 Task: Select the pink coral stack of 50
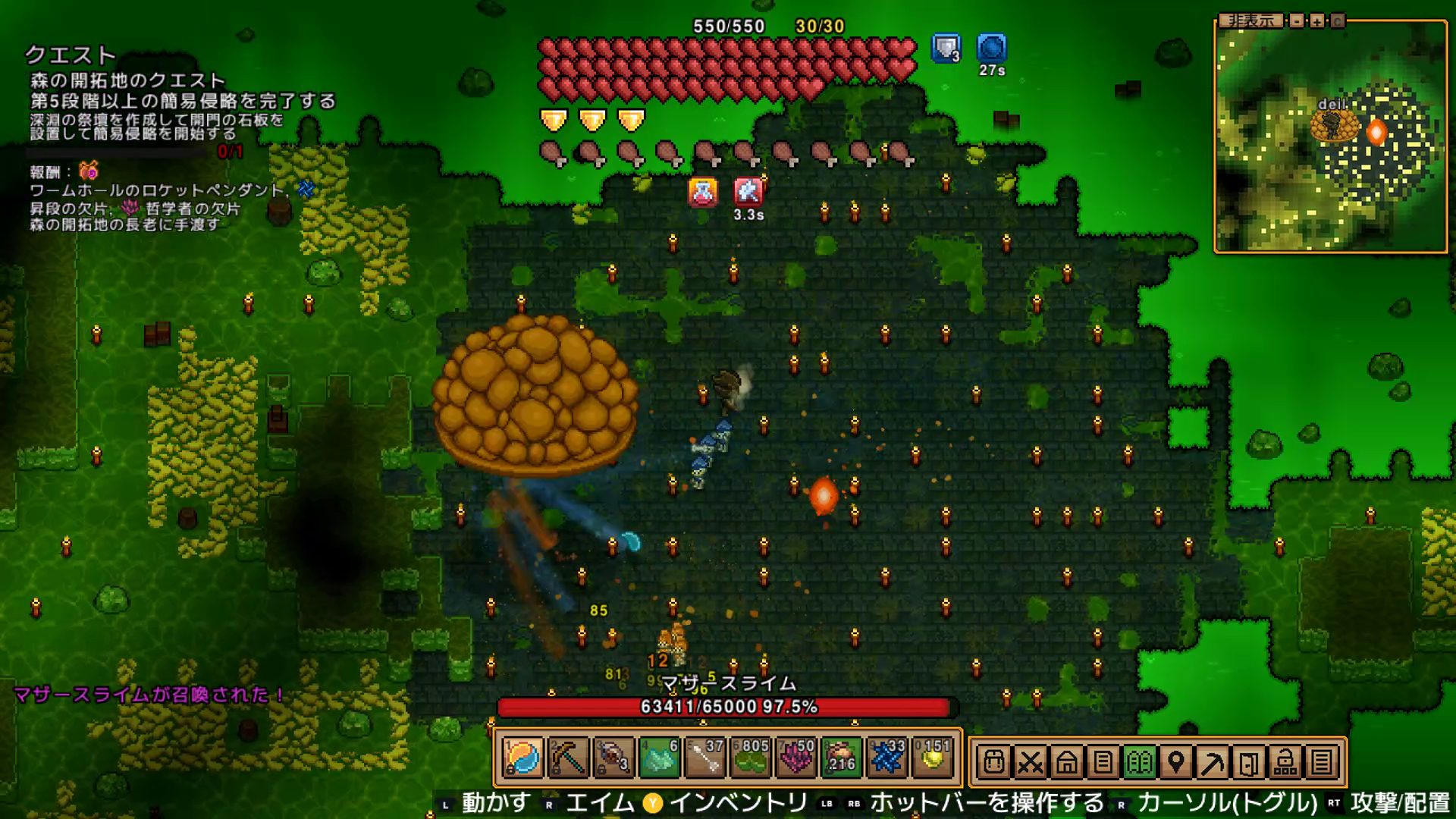point(795,758)
